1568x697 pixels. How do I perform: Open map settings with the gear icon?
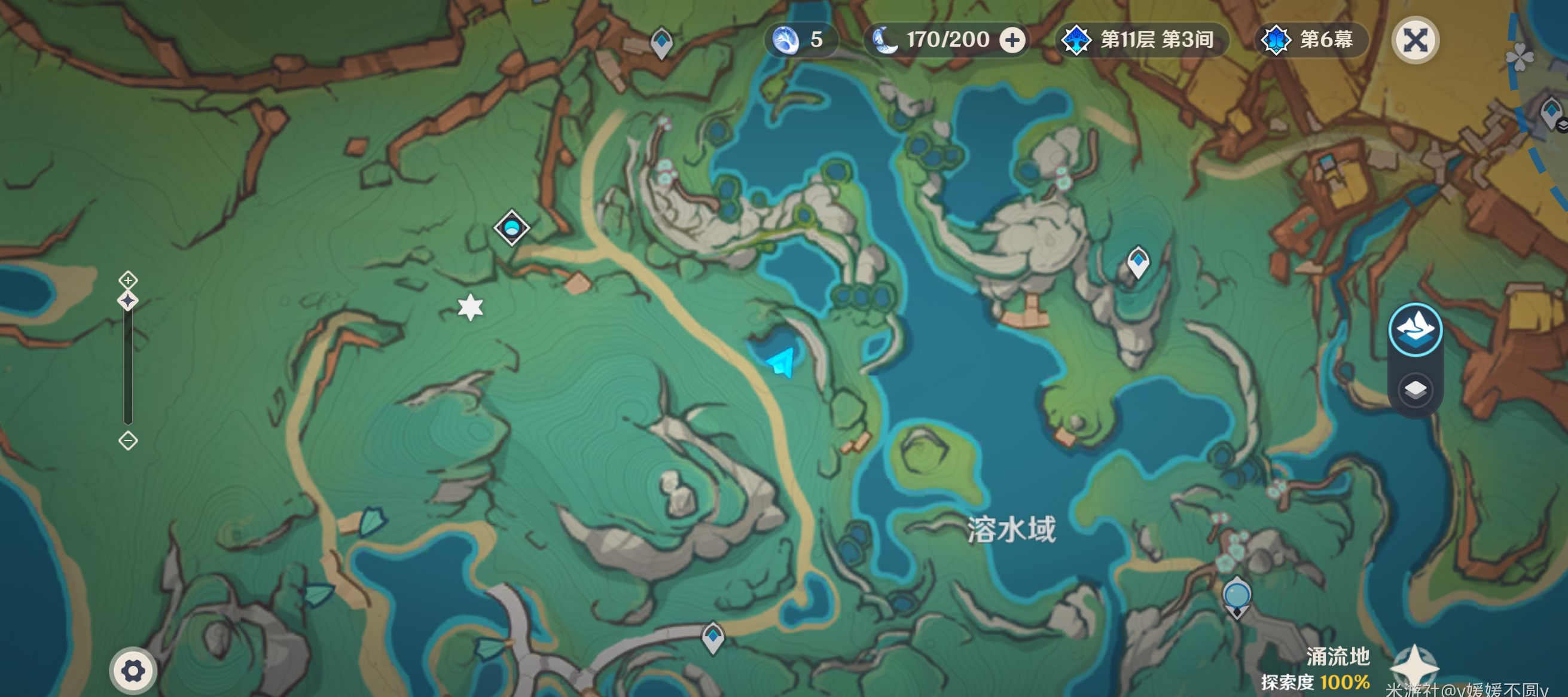pos(133,671)
